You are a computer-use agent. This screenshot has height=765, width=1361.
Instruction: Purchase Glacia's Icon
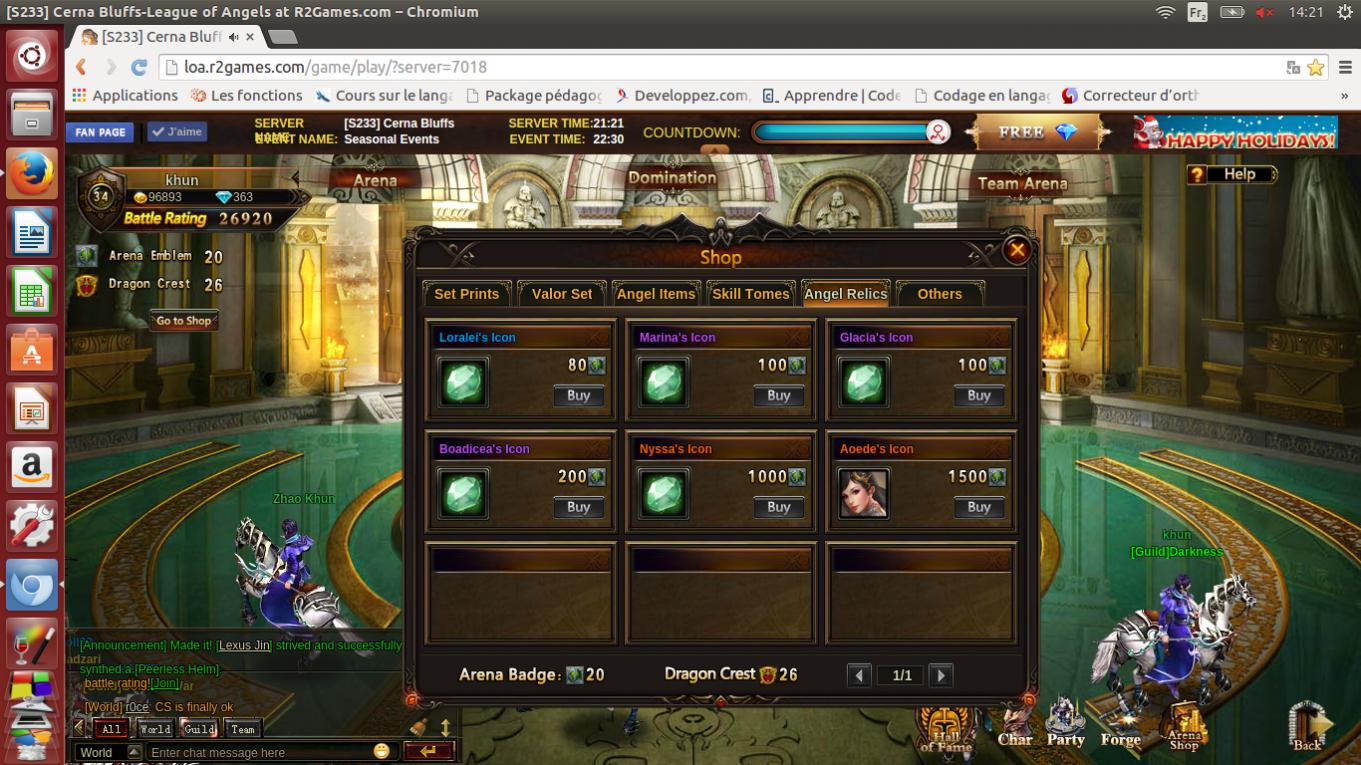tap(979, 396)
